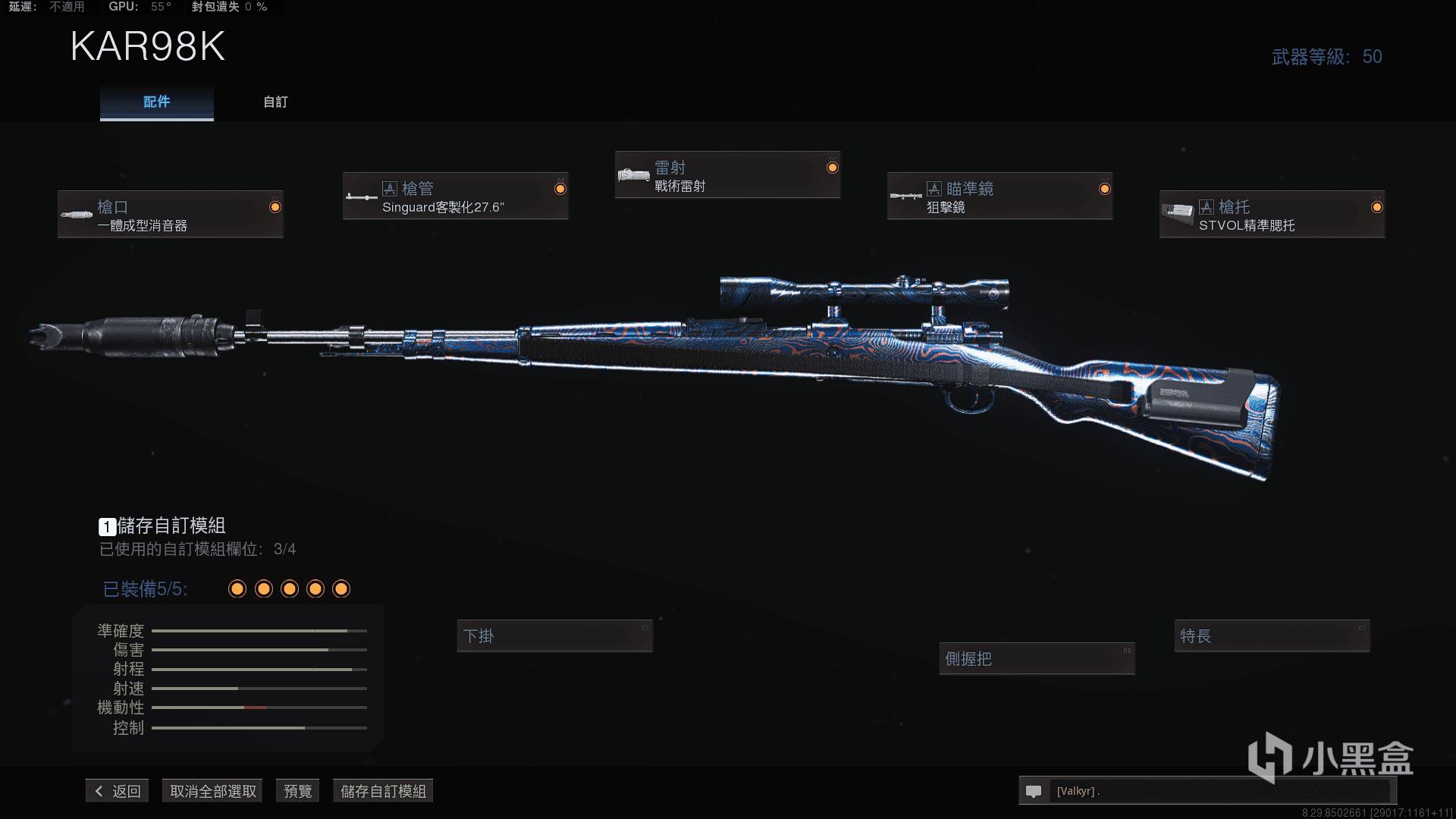
Task: Go back with the 返回 button
Action: tap(118, 791)
